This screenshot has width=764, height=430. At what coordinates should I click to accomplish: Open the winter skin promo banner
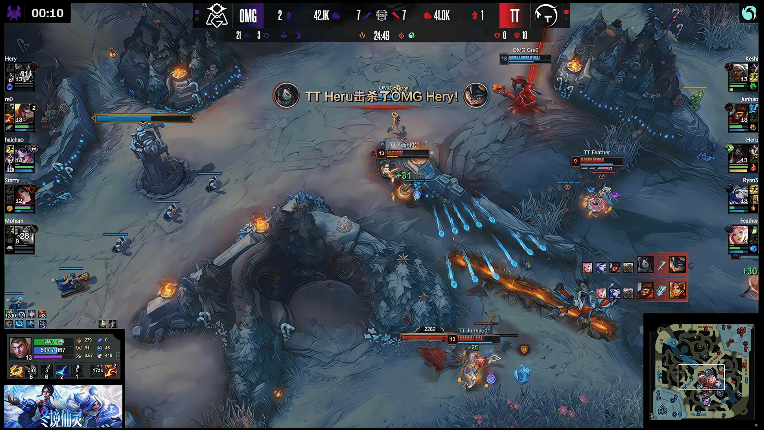point(63,406)
